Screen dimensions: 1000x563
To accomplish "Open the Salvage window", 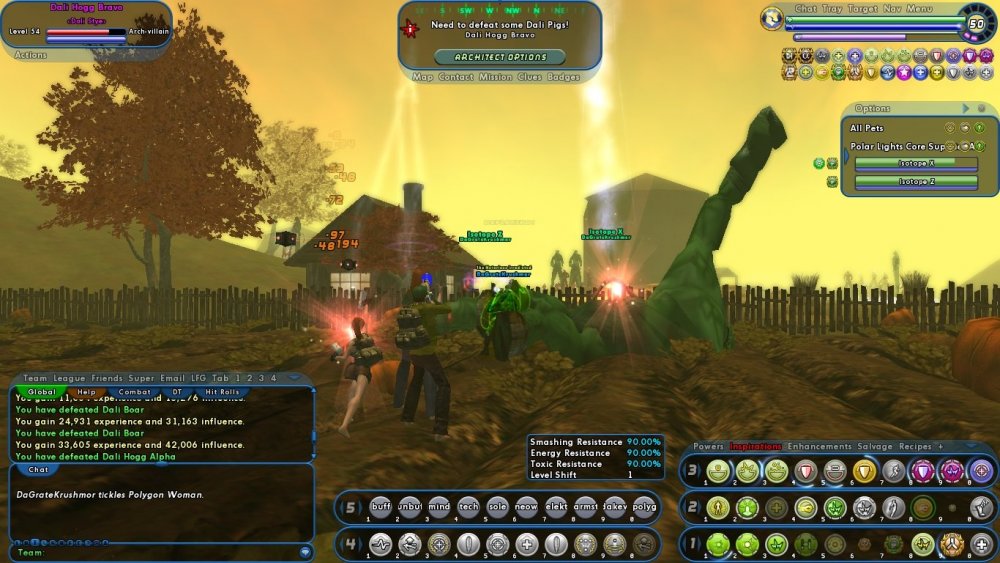I will [x=875, y=446].
